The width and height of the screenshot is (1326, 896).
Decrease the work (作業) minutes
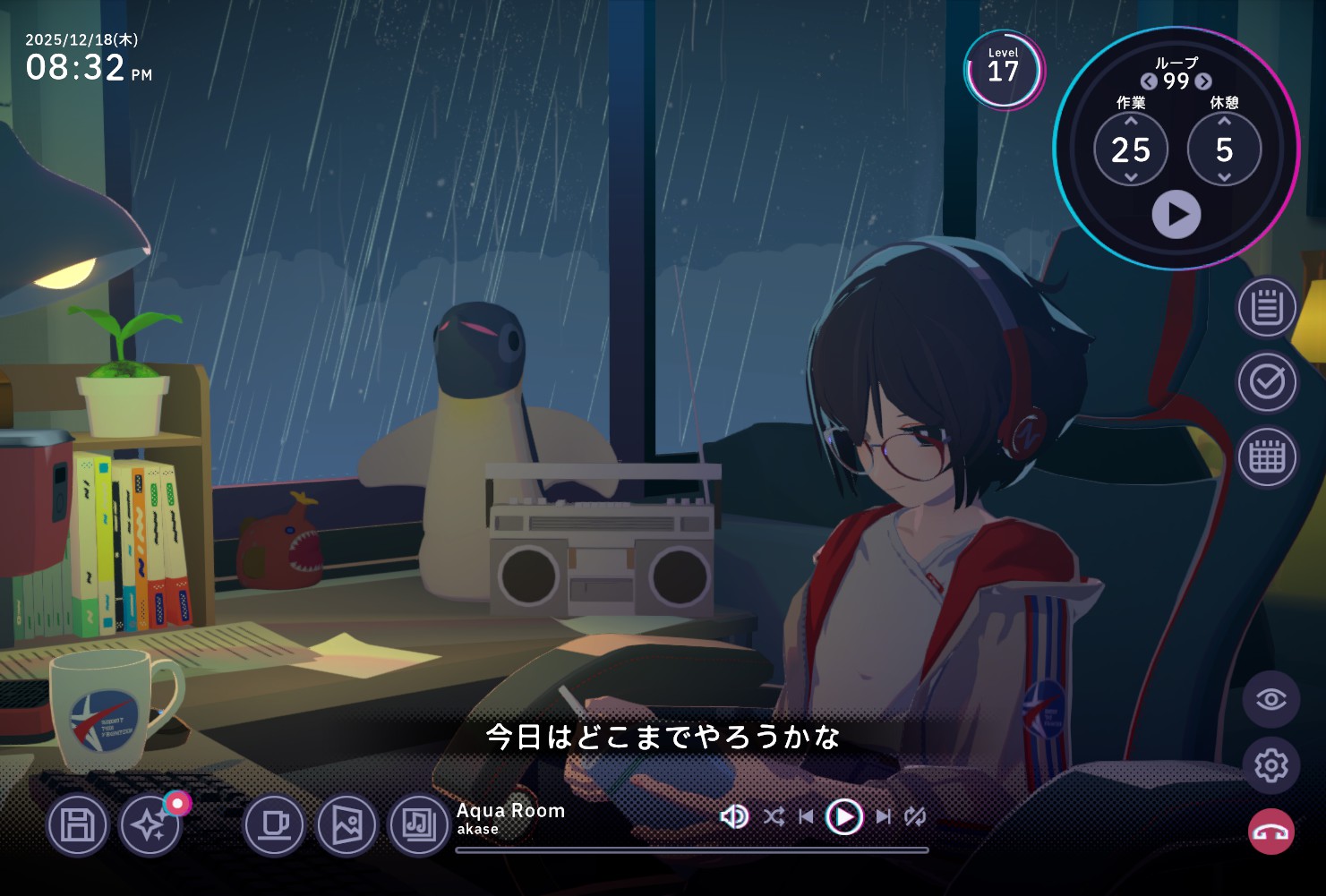[x=1131, y=177]
